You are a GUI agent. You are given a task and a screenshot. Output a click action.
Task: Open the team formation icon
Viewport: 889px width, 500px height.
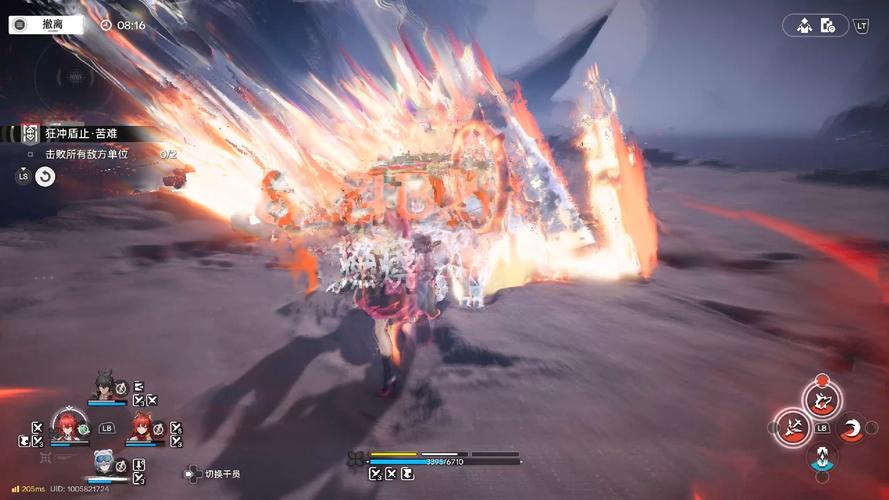[803, 26]
